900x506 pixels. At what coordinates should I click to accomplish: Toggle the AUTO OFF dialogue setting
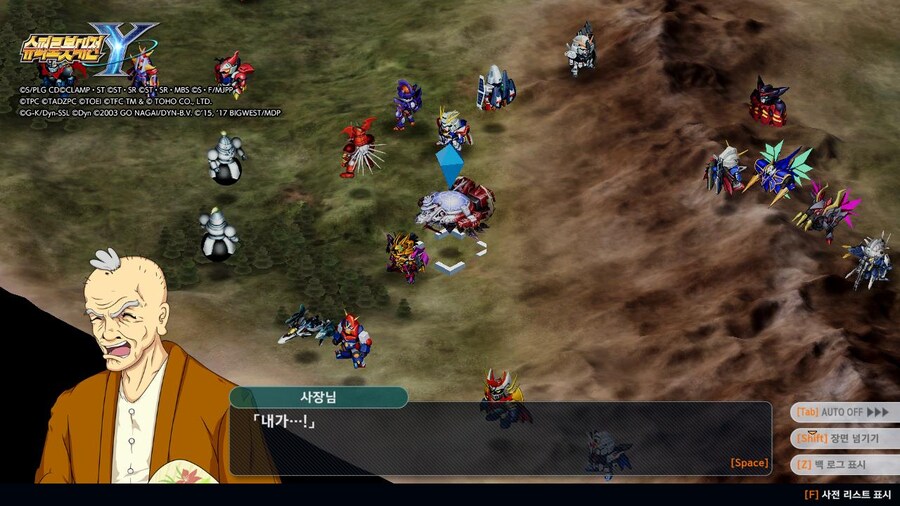pyautogui.click(x=842, y=412)
